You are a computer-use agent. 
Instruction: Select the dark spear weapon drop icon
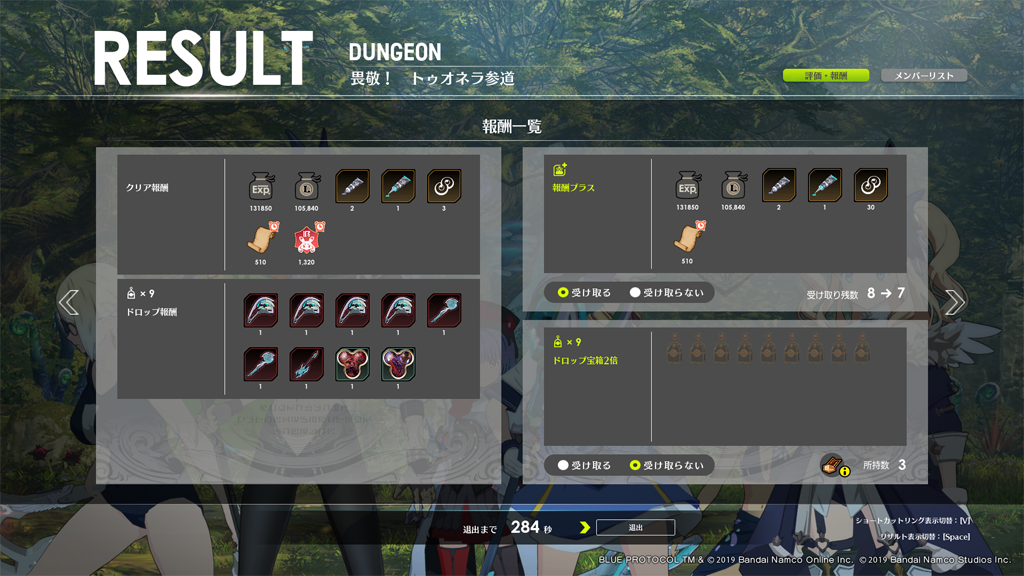click(307, 364)
